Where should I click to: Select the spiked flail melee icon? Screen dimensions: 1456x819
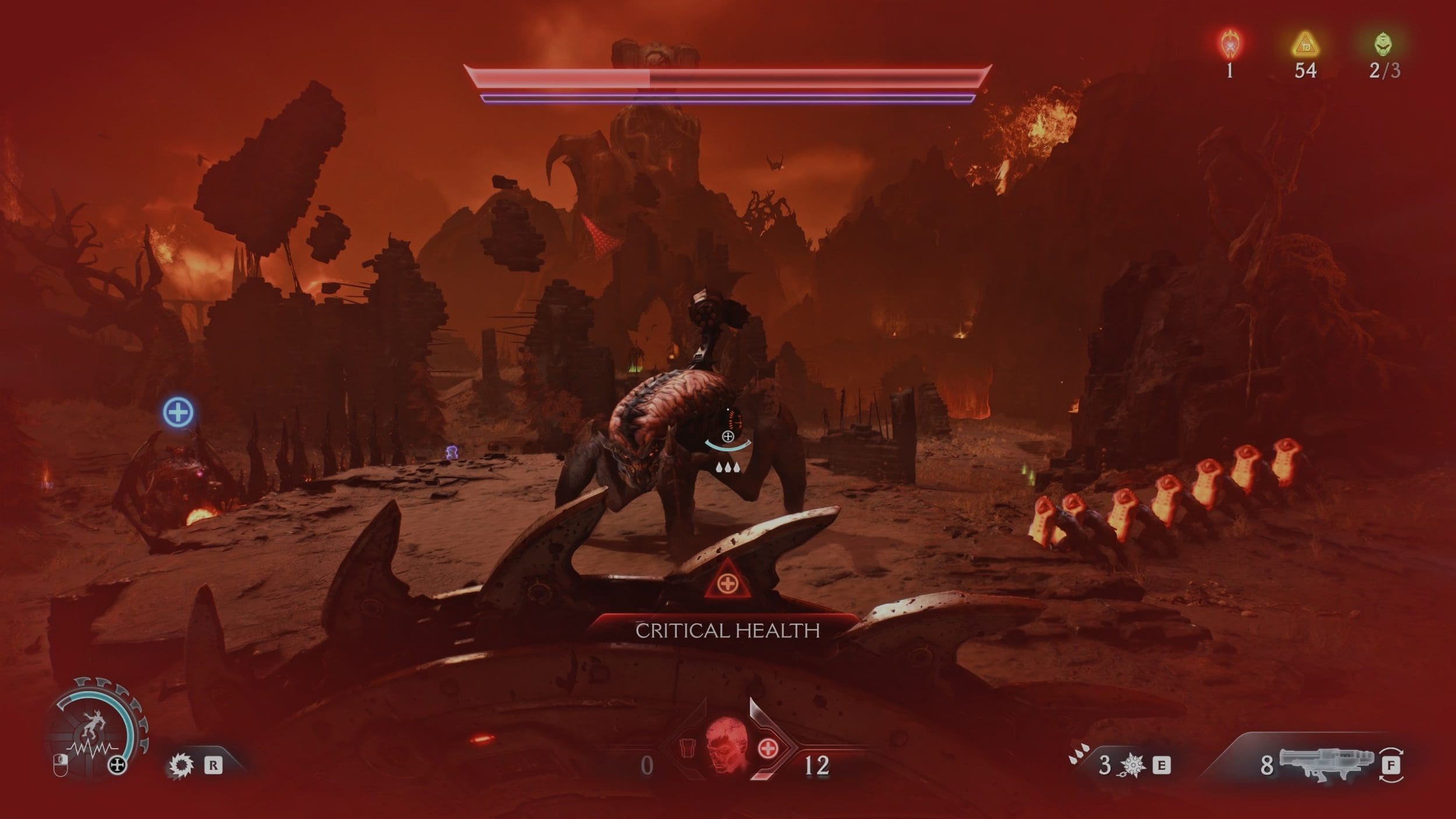click(1132, 765)
